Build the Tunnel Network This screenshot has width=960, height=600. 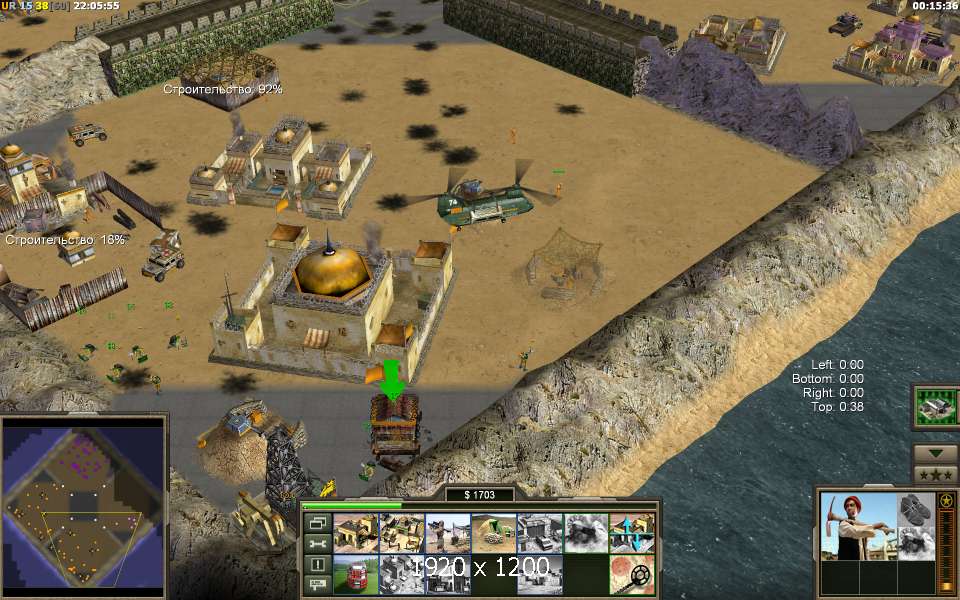(493, 533)
